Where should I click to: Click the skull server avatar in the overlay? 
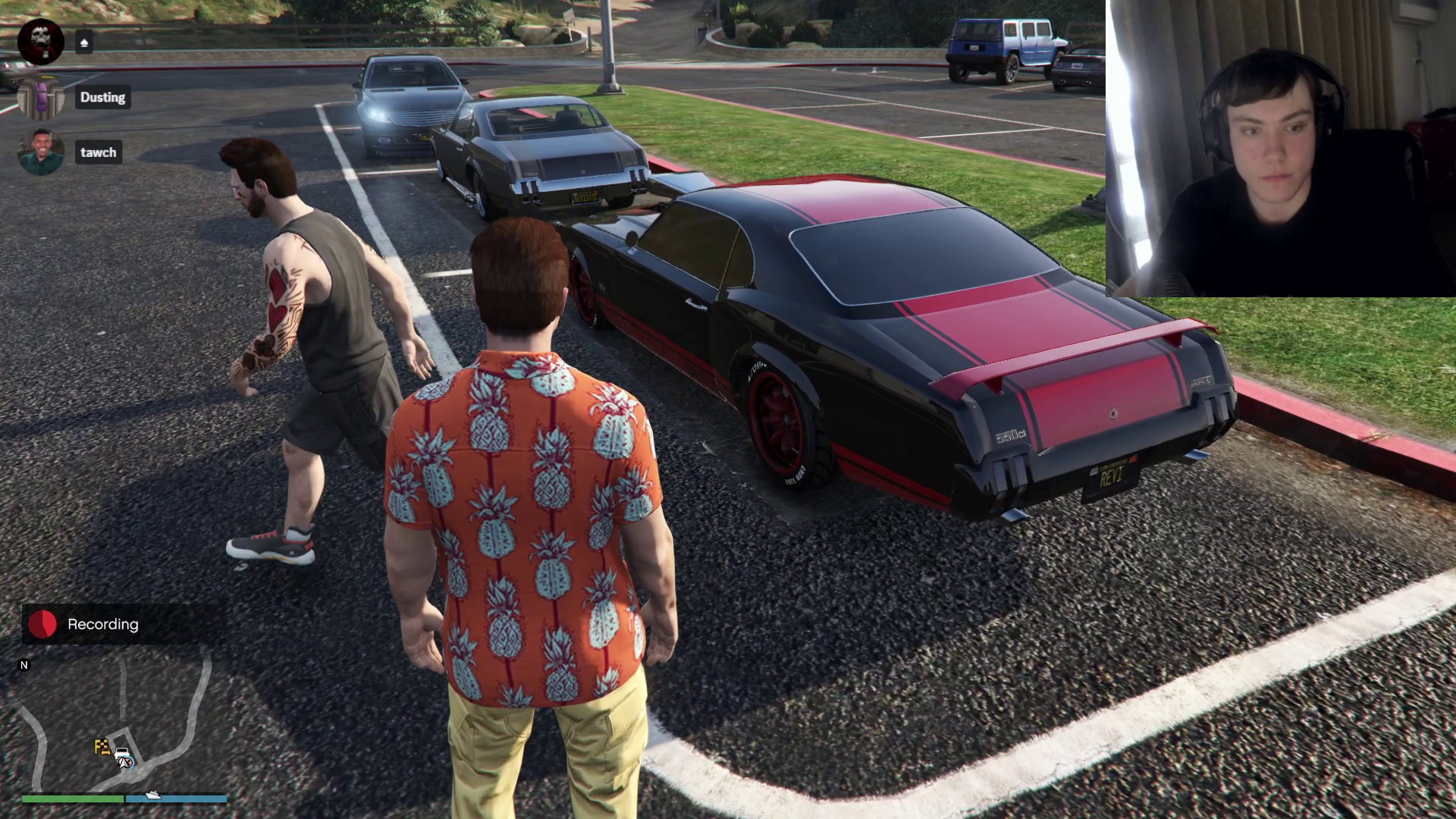tap(41, 42)
